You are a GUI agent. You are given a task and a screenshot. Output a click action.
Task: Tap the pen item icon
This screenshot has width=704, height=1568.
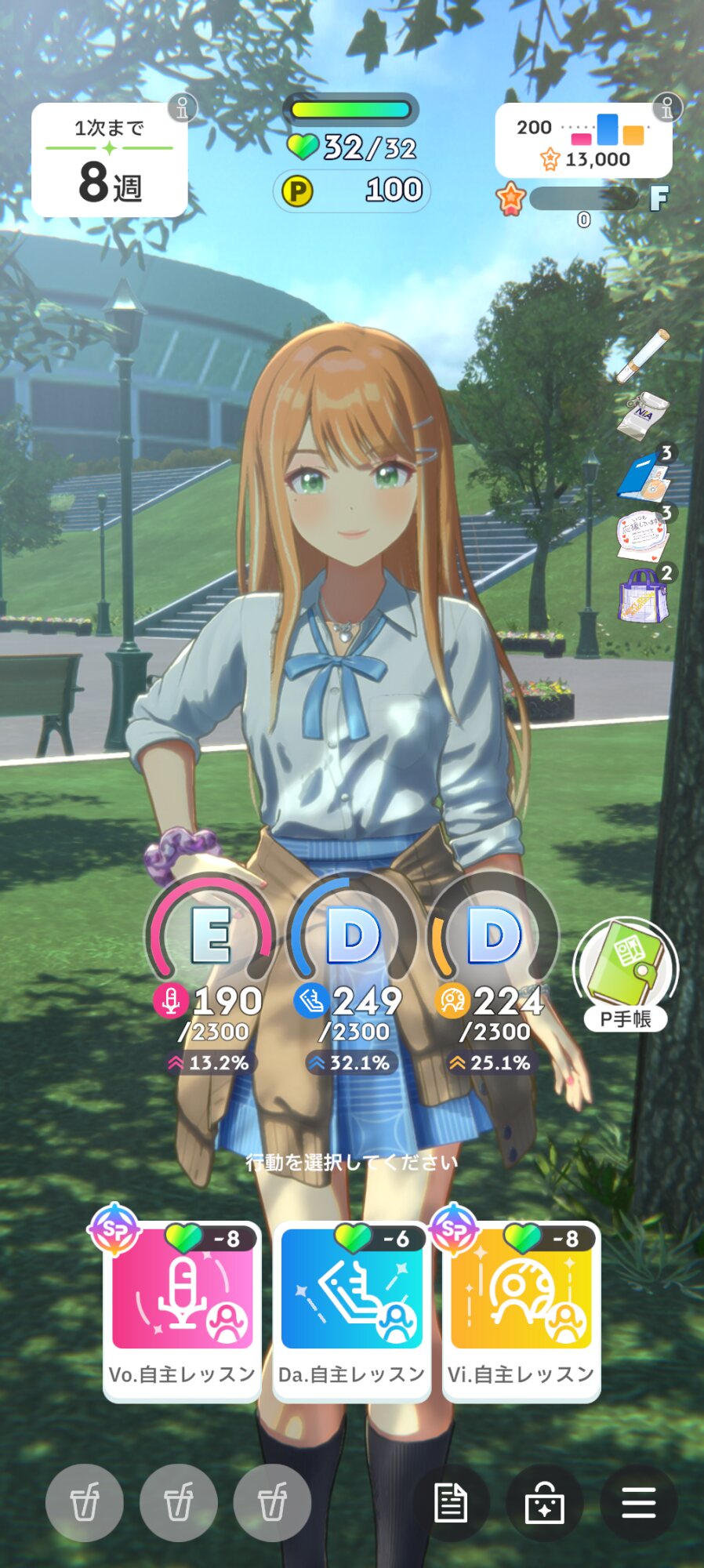click(642, 355)
